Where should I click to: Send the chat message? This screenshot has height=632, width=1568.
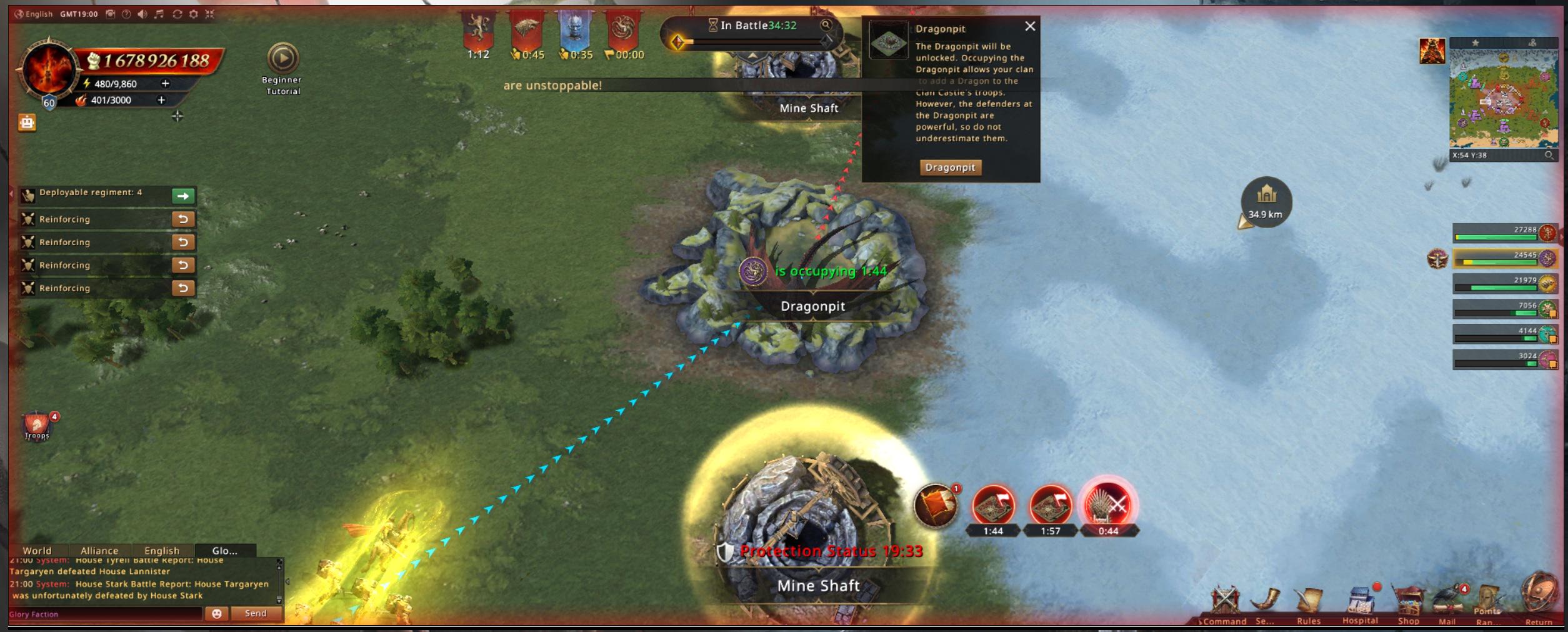coord(256,613)
